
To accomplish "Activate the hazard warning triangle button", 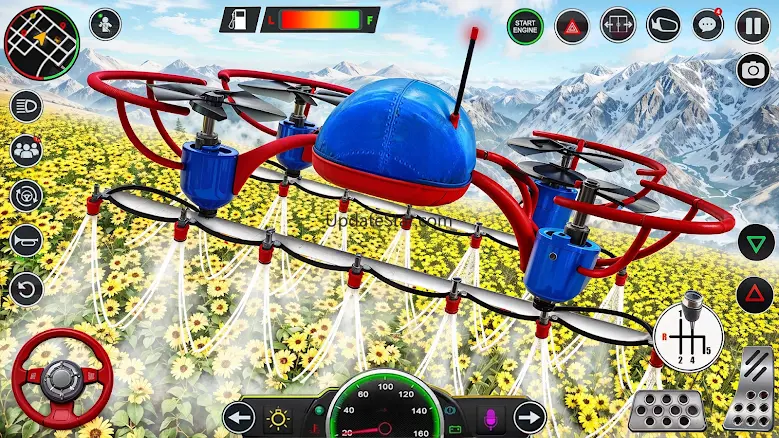I will tap(572, 24).
